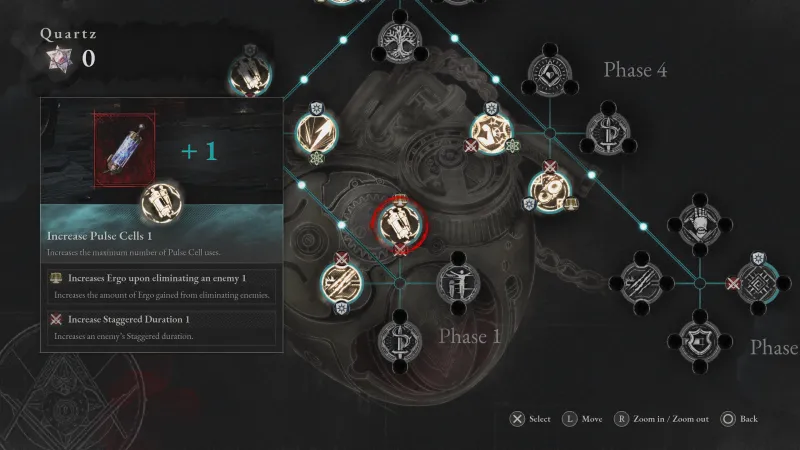Select the red-ringed Pulse Cells node
Viewport: 800px width, 450px height.
coord(399,222)
